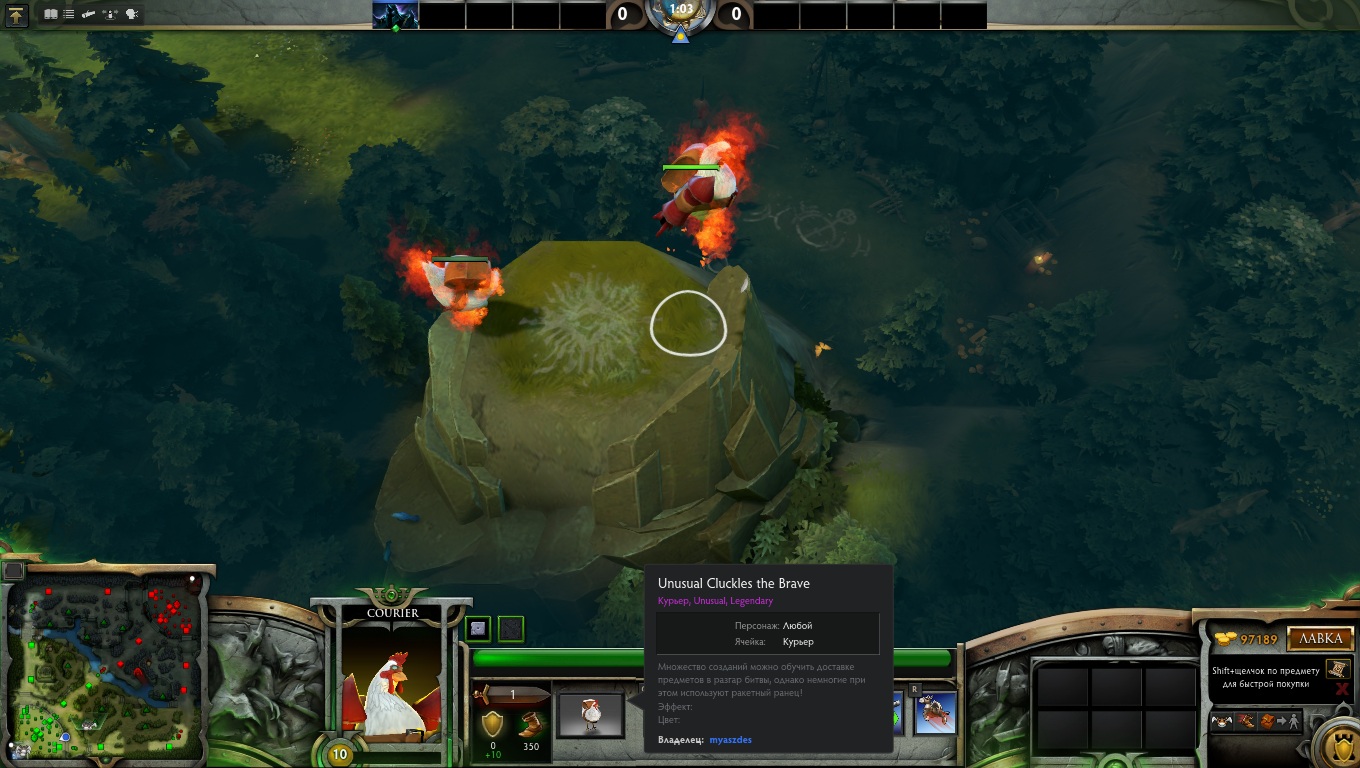Click the owner link myaszdes
The height and width of the screenshot is (768, 1360).
[730, 740]
